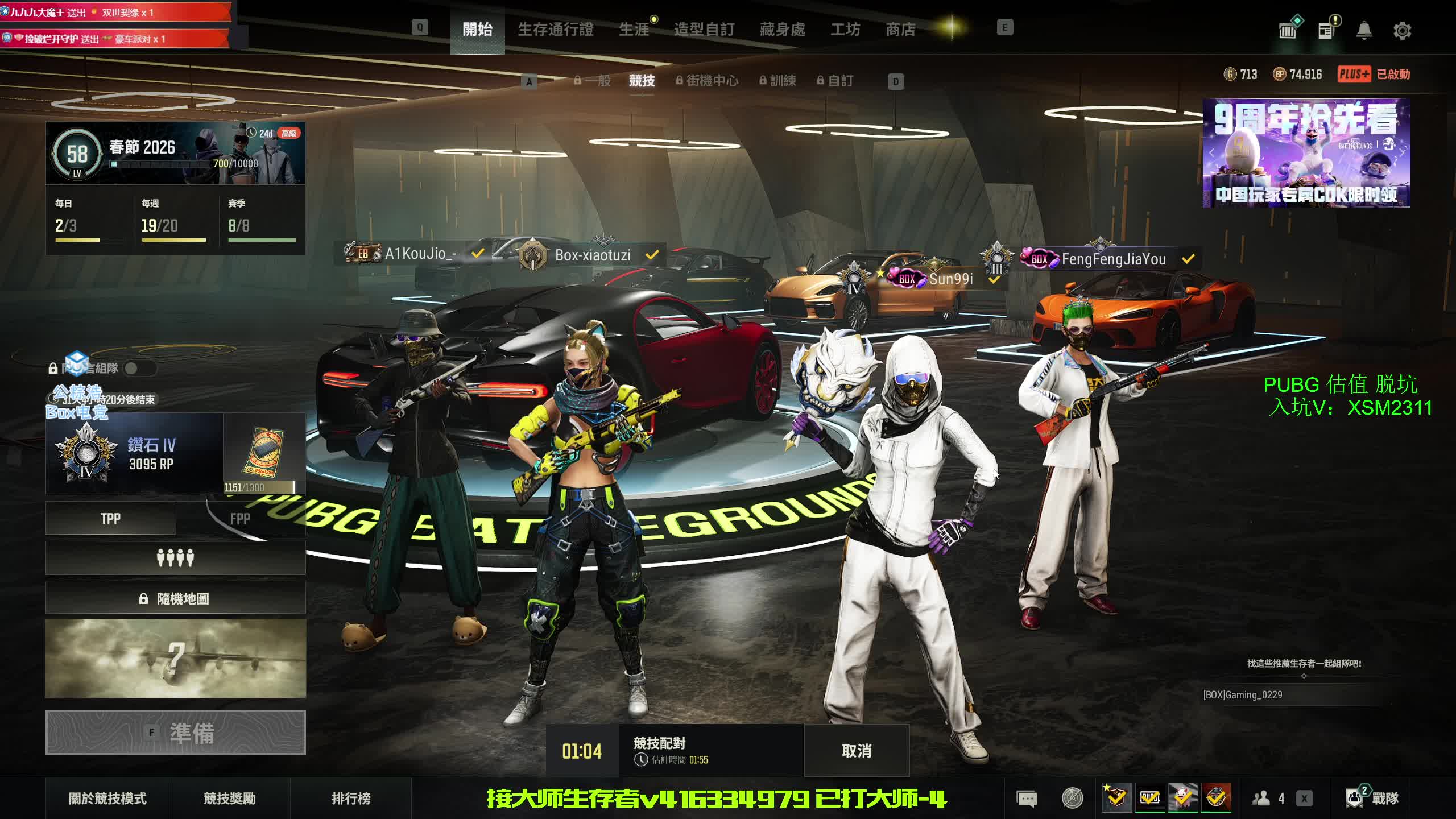The image size is (1456, 819).
Task: Open the 商店 store tab
Action: 900,30
